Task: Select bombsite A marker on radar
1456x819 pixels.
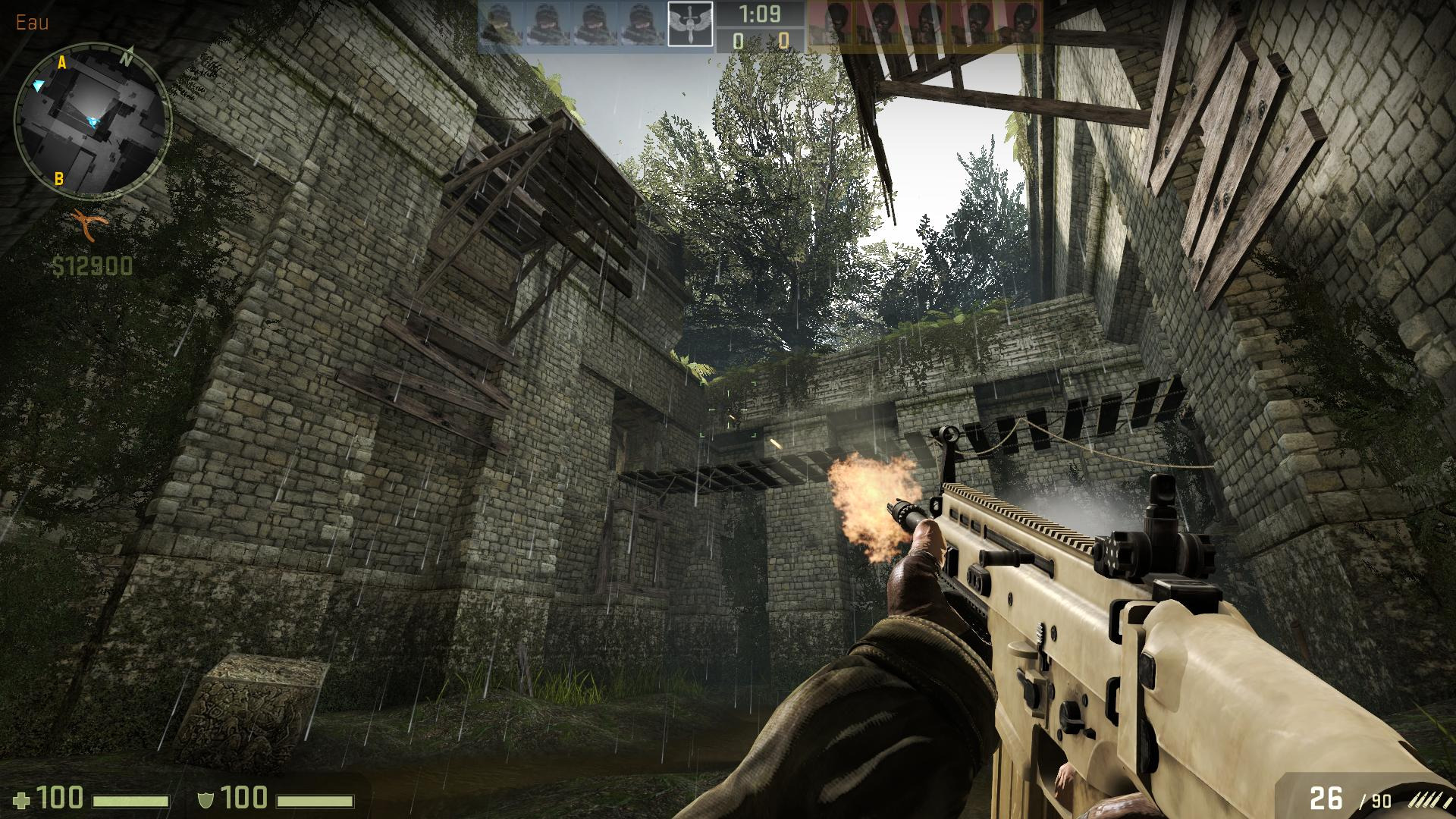Action: pos(63,64)
